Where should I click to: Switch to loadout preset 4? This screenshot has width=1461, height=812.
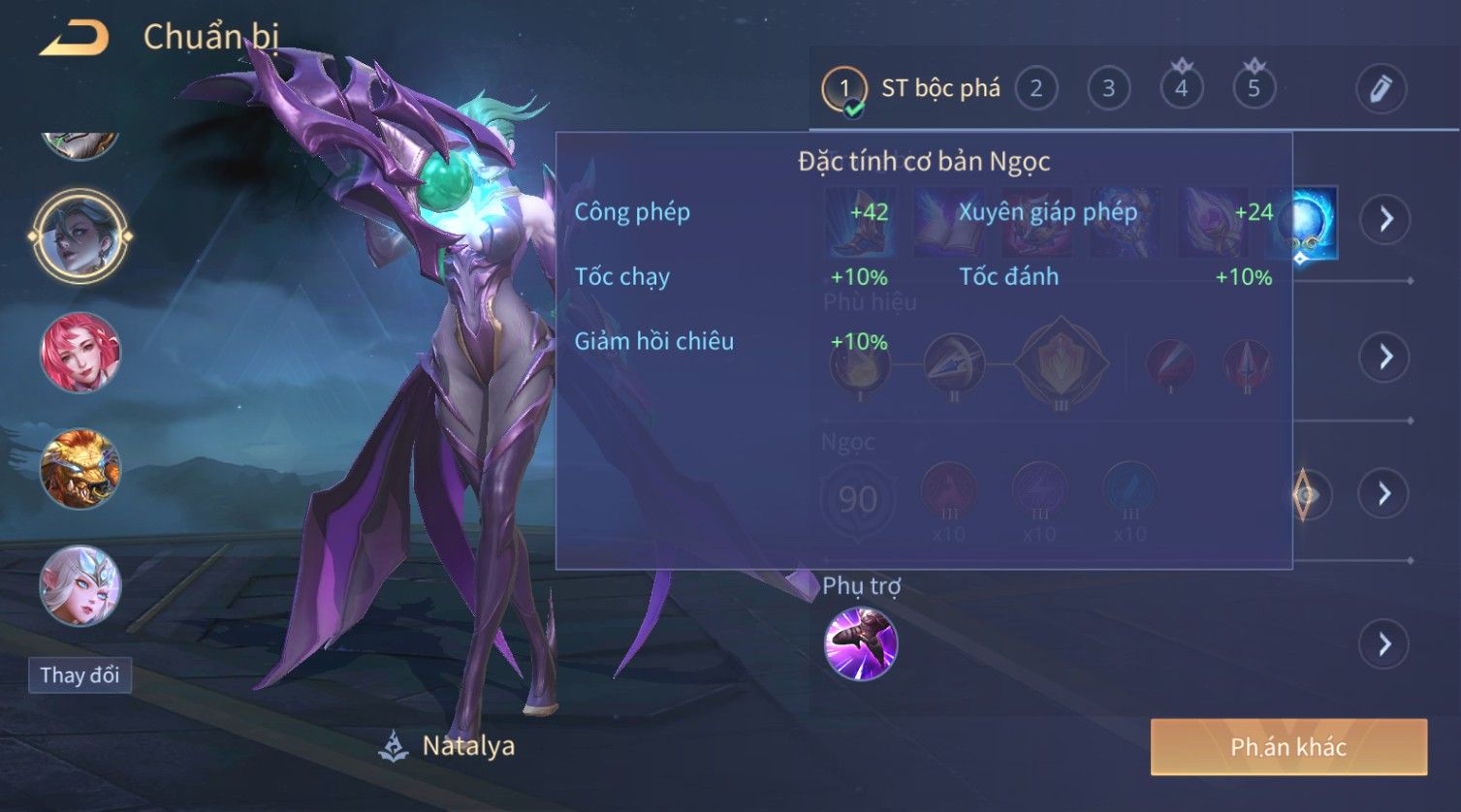pyautogui.click(x=1181, y=89)
